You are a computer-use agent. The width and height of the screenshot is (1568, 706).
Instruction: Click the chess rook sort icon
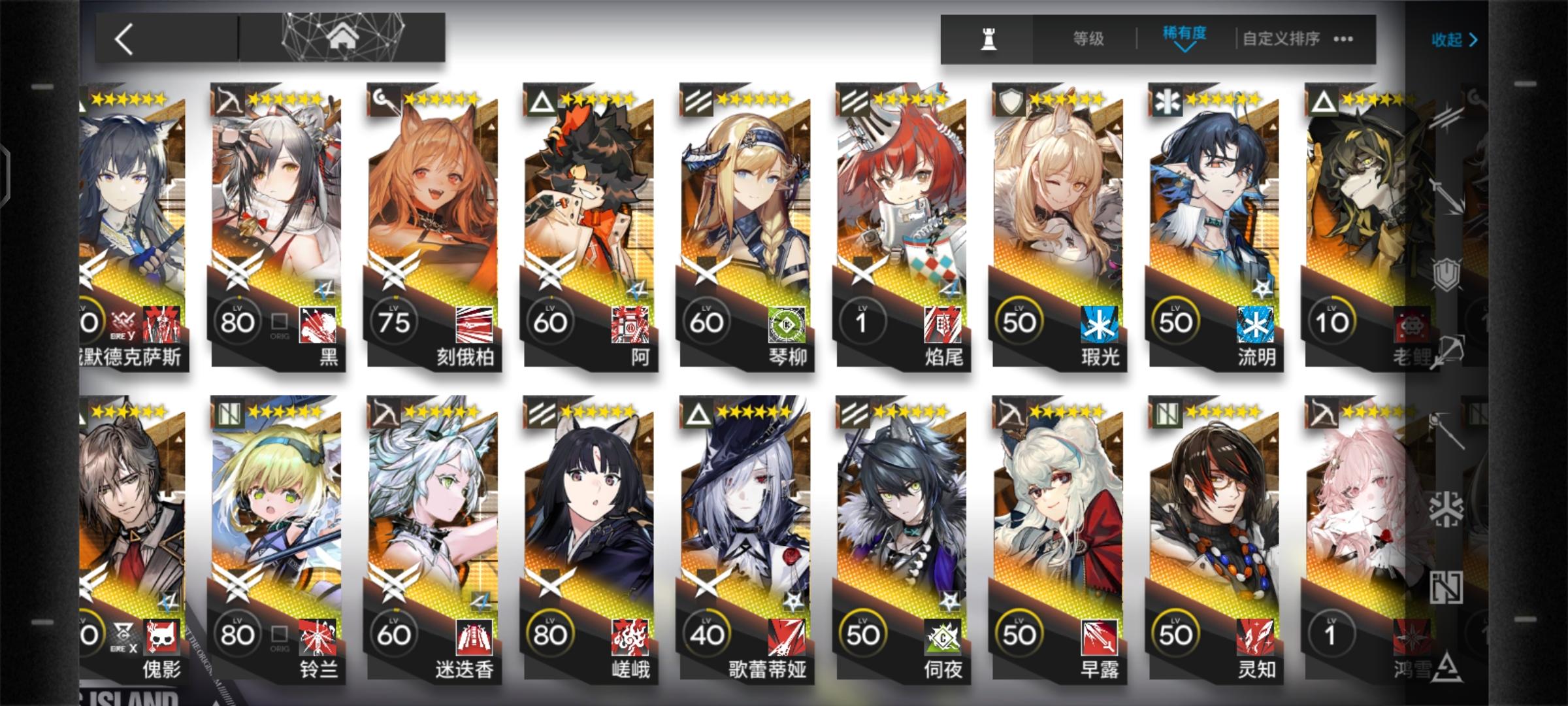(989, 37)
